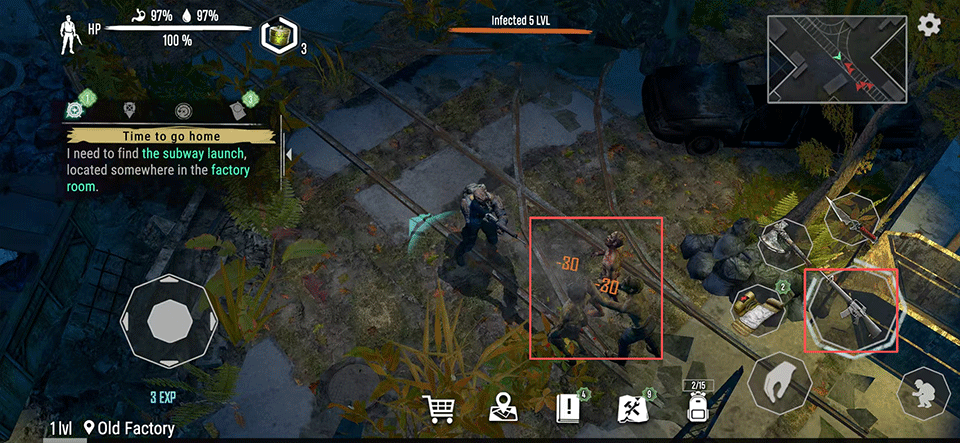Viewport: 960px width, 443px height.
Task: Open the world map pin icon
Action: [503, 409]
